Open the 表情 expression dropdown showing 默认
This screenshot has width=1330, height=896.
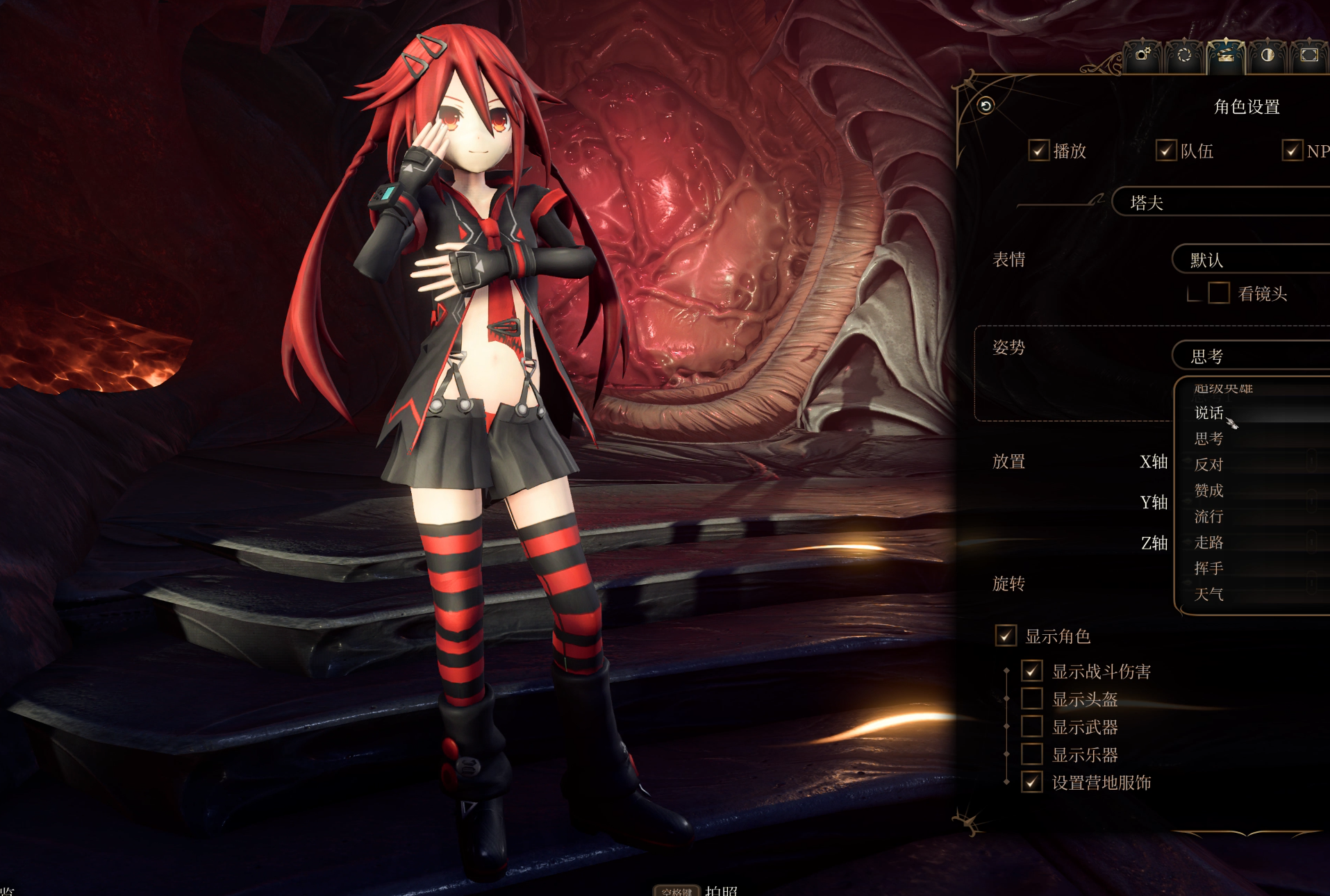coord(1250,260)
